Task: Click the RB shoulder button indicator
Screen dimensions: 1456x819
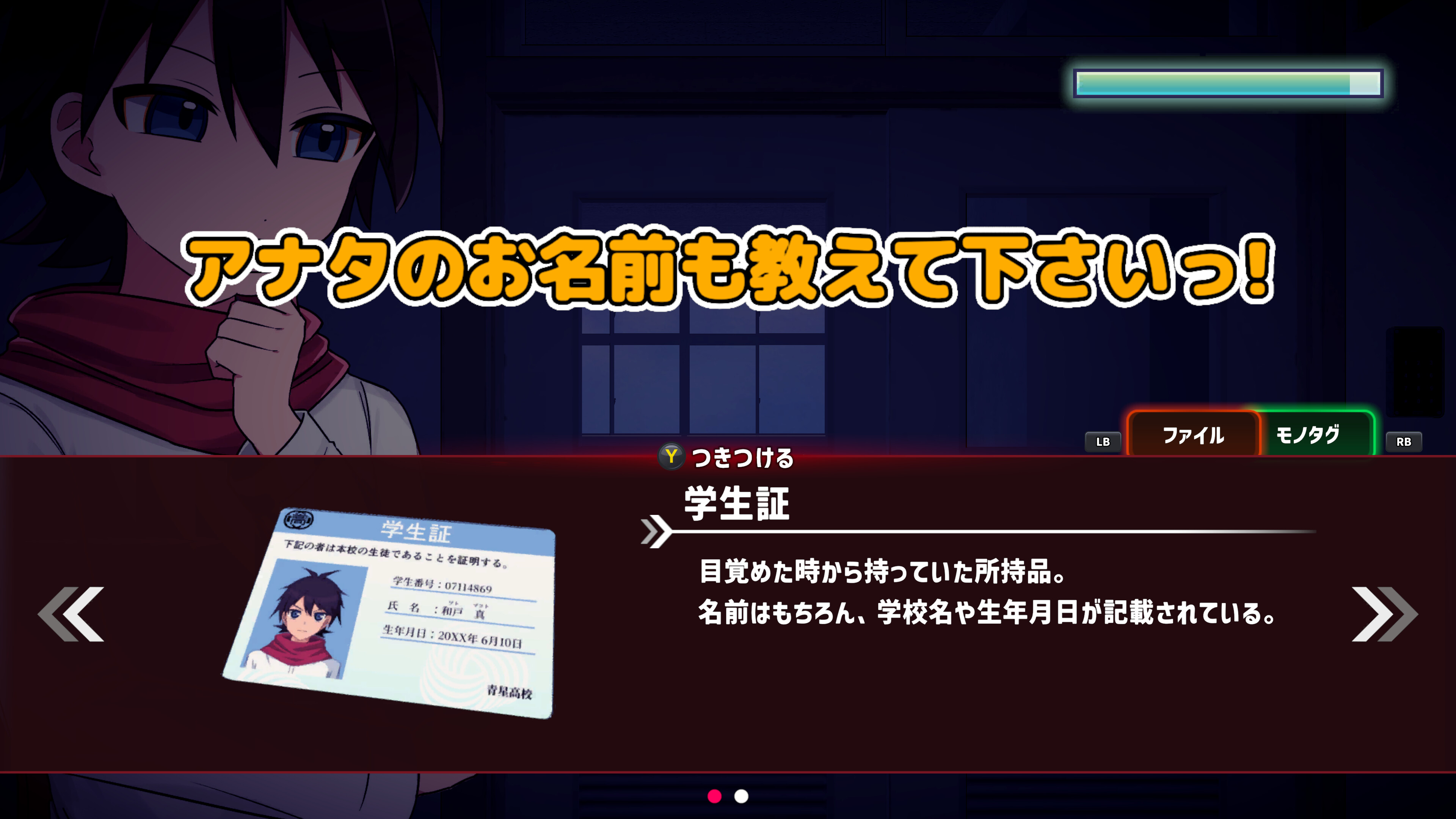Action: [1406, 442]
